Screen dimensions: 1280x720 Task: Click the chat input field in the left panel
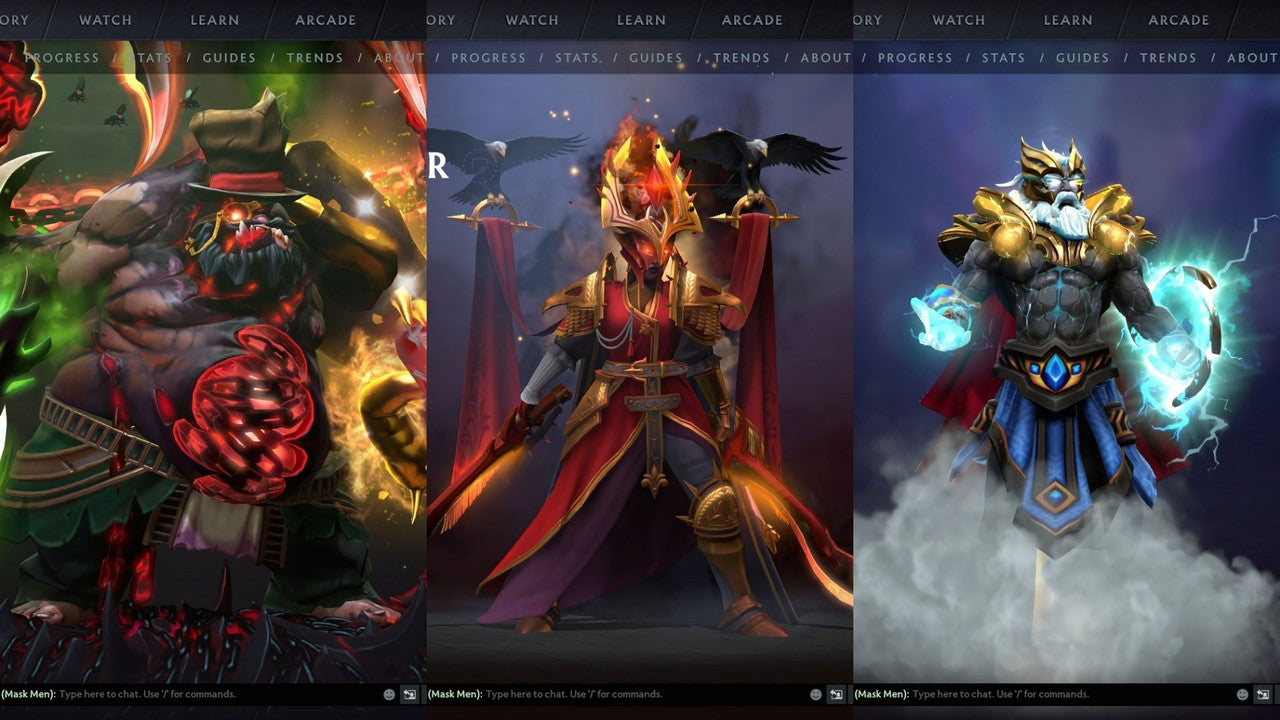tap(180, 693)
